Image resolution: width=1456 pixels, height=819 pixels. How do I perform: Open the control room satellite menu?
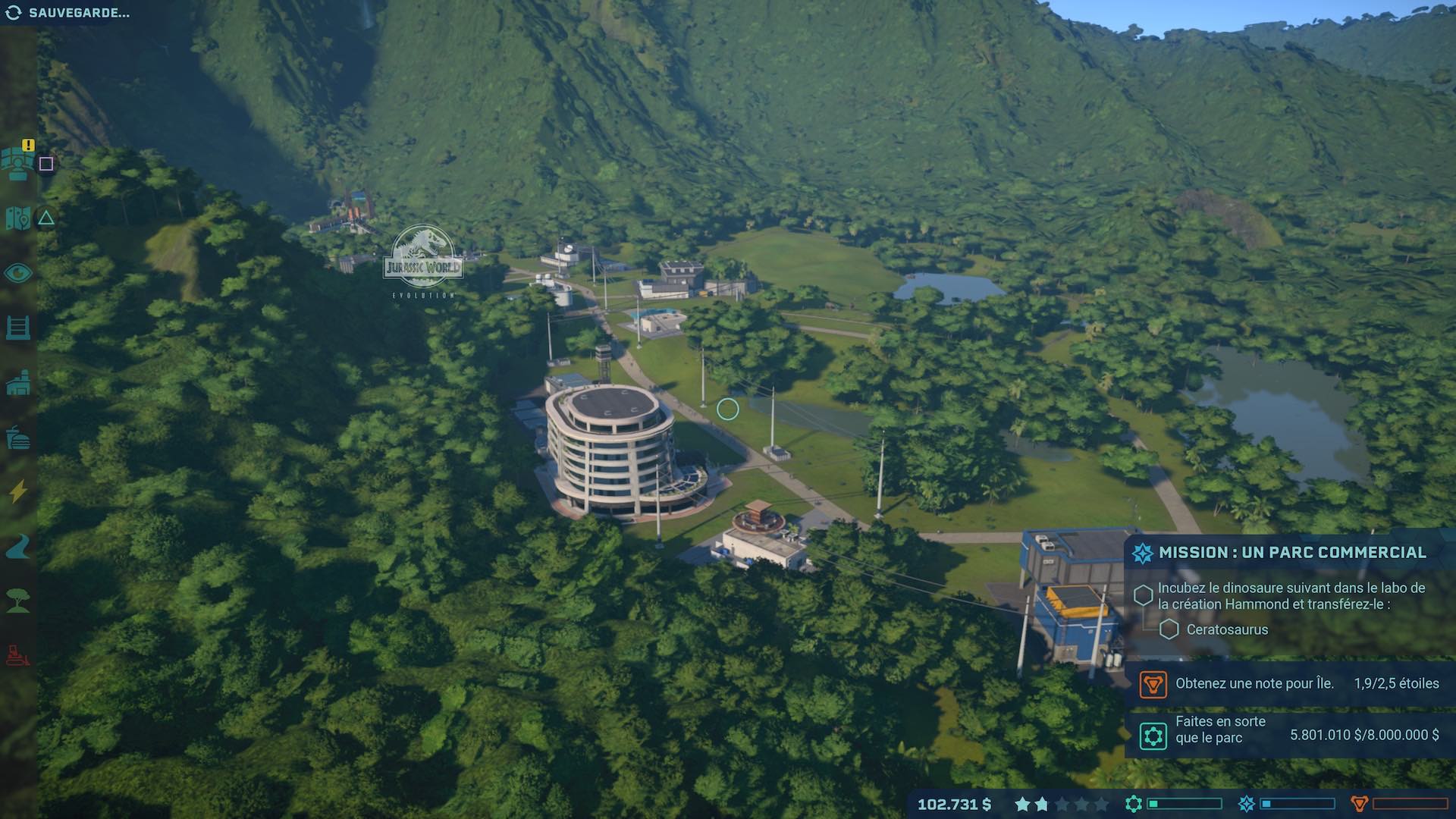tap(18, 163)
